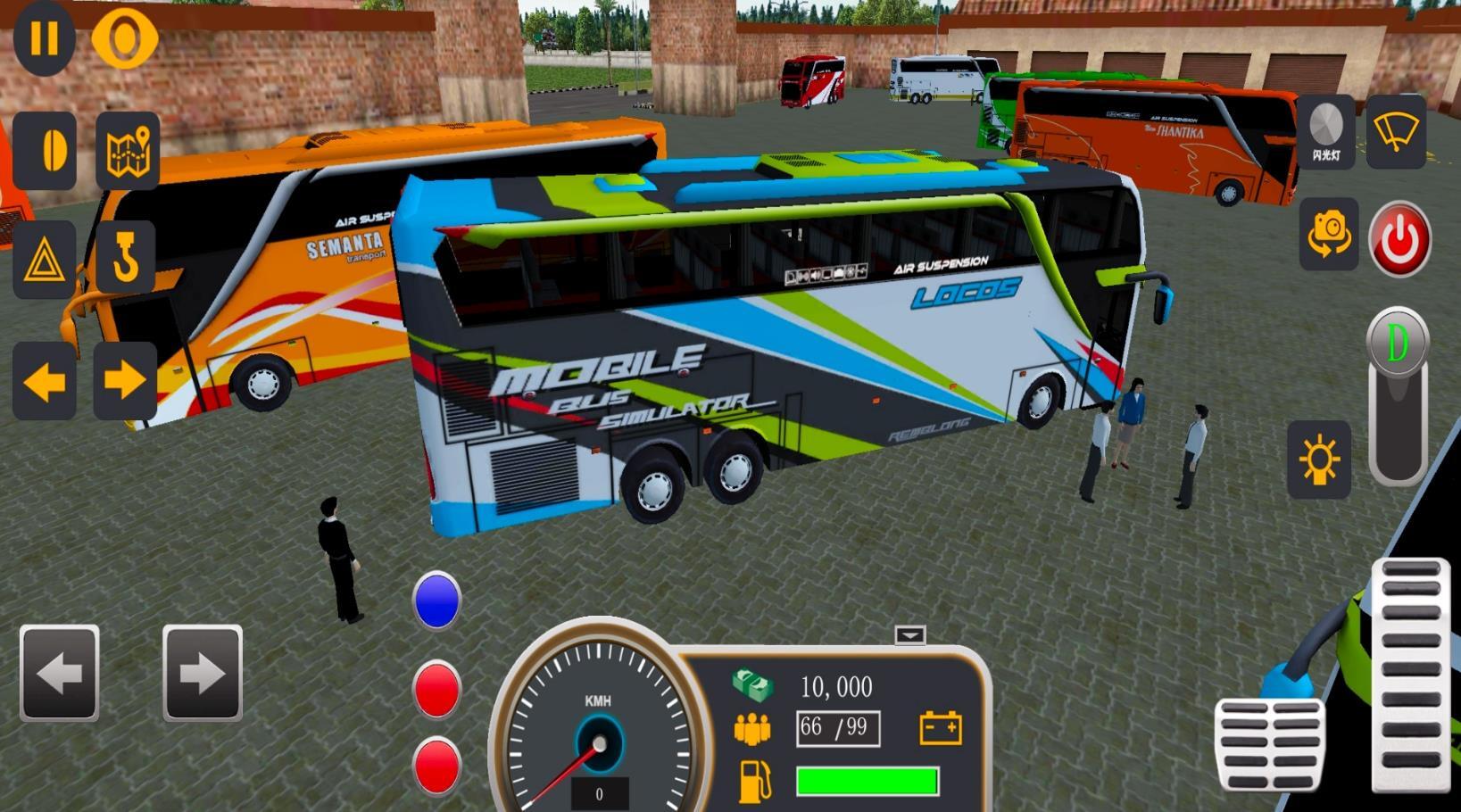Steer right with the grey arrow button

point(203,673)
